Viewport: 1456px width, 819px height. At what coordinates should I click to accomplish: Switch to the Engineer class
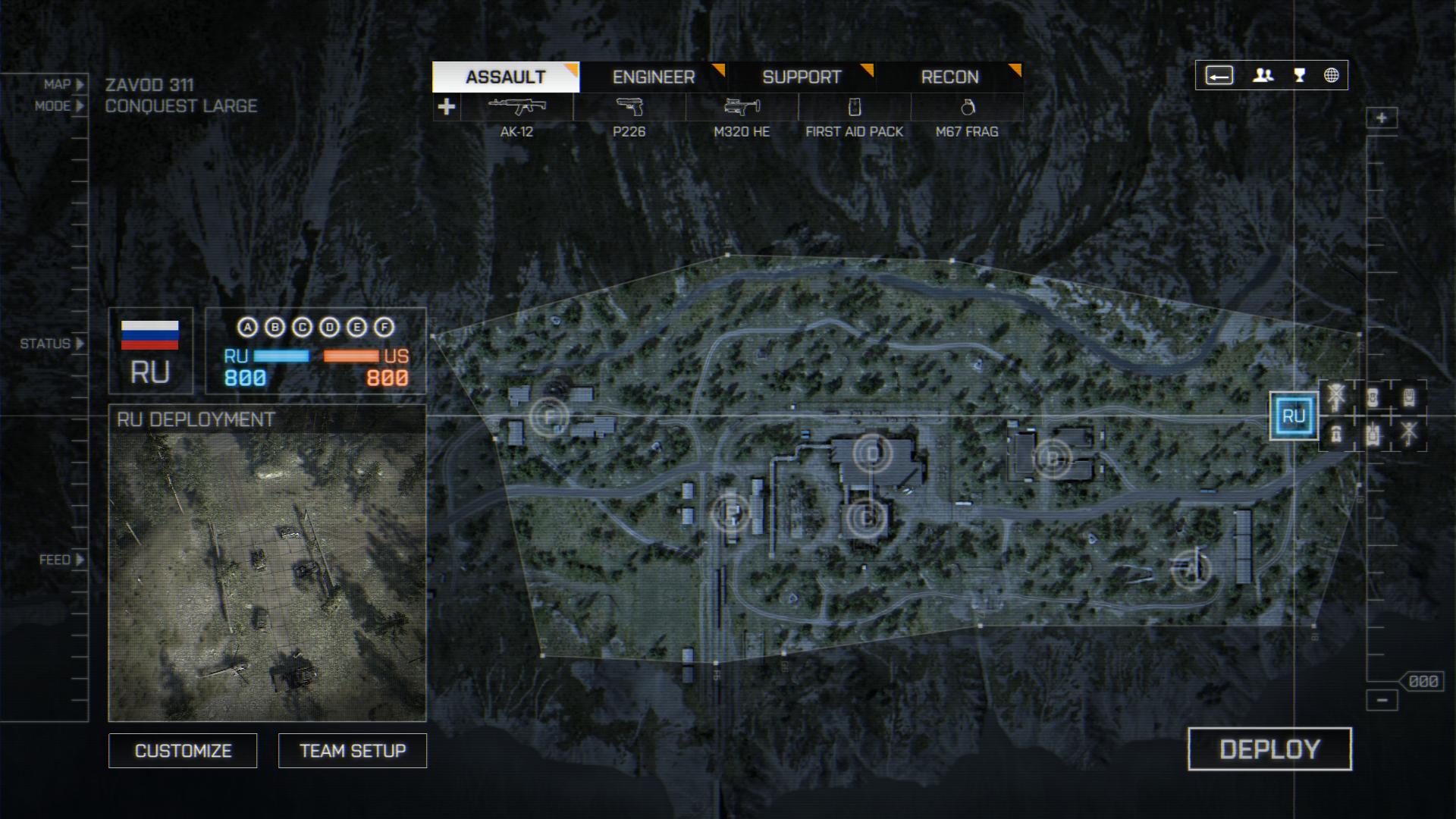point(653,77)
